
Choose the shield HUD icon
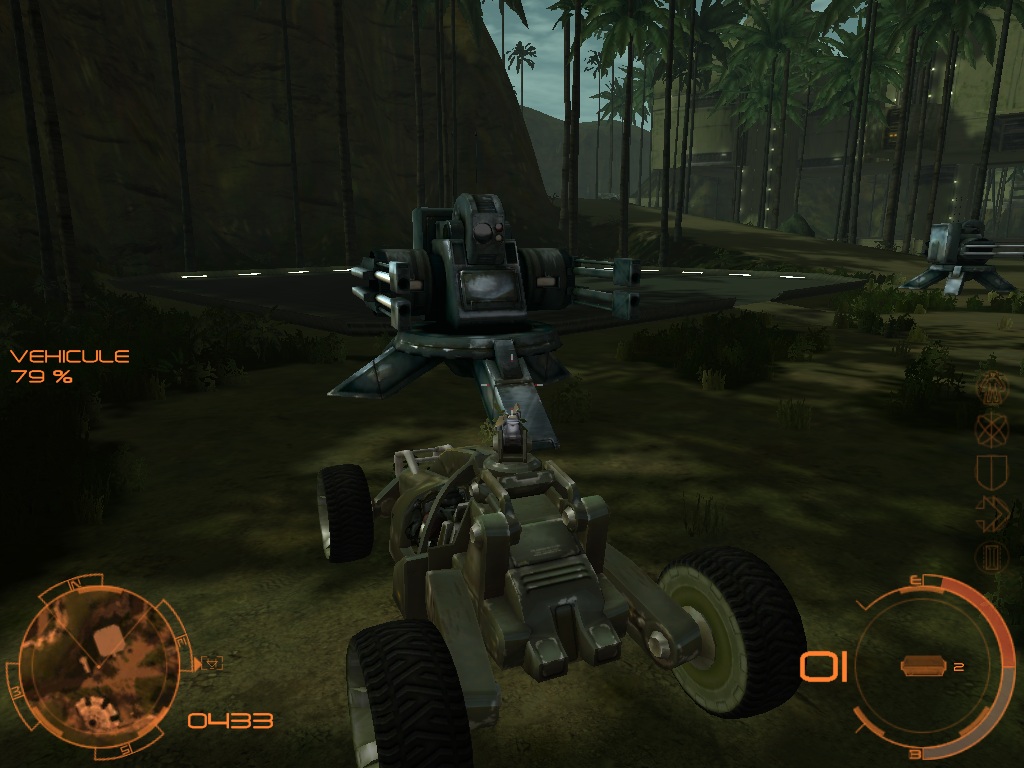click(x=991, y=471)
